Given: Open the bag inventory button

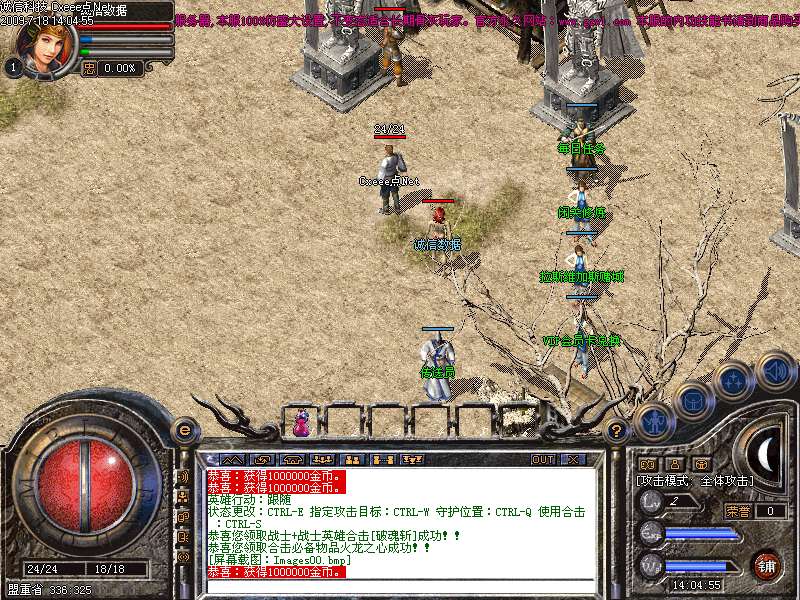Looking at the screenshot, I should coord(692,401).
